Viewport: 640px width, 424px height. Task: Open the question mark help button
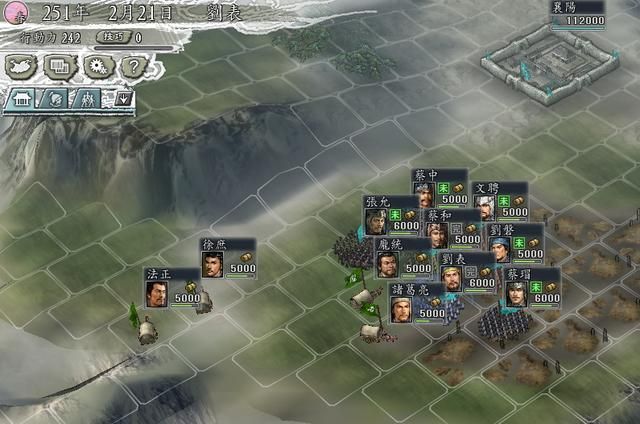(132, 66)
